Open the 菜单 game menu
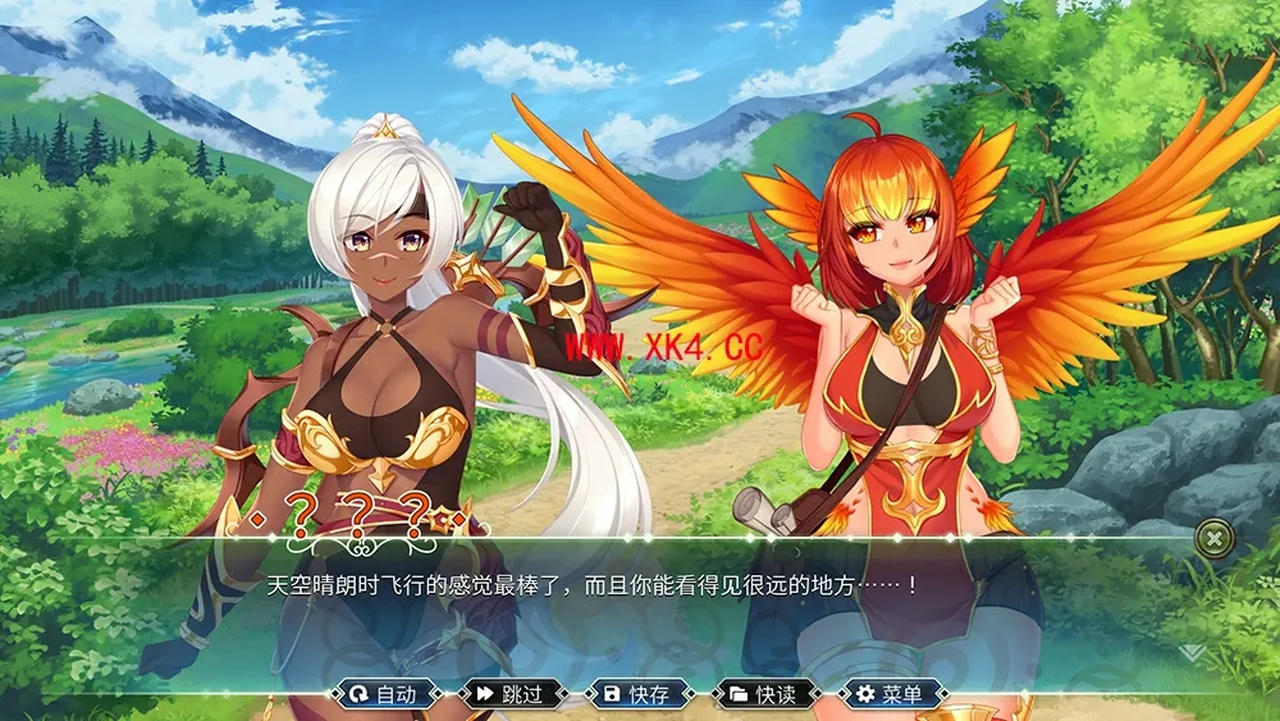Screen dimensions: 1280x721 tap(905, 695)
